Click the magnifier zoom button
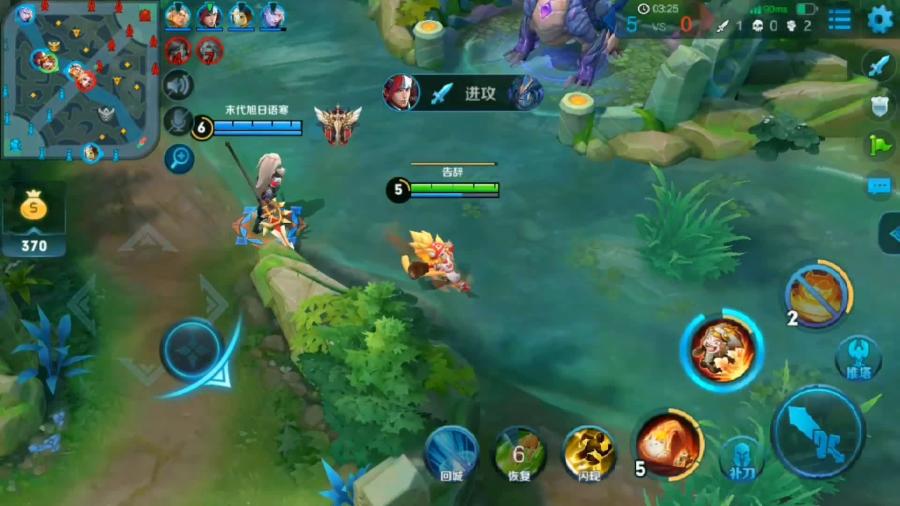This screenshot has width=900, height=506. coord(180,157)
